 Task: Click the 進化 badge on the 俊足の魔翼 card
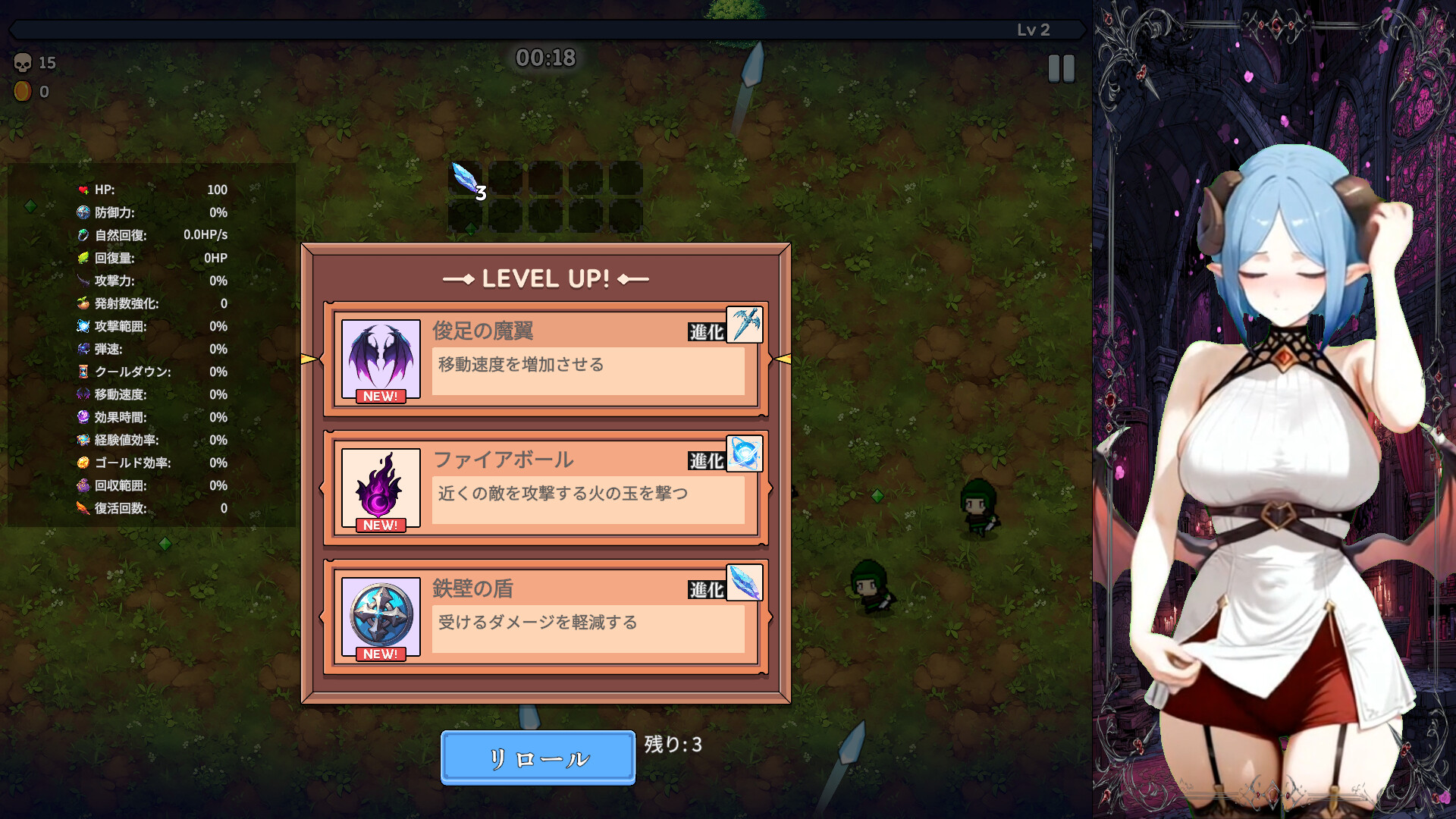pyautogui.click(x=705, y=330)
